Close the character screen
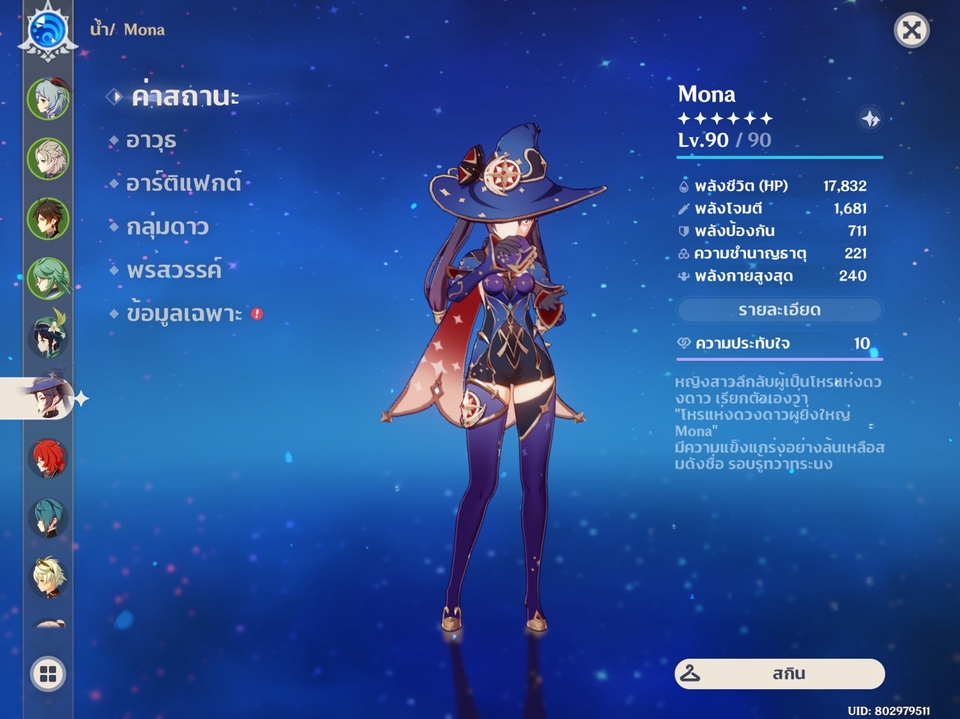Image resolution: width=960 pixels, height=719 pixels. pos(911,30)
